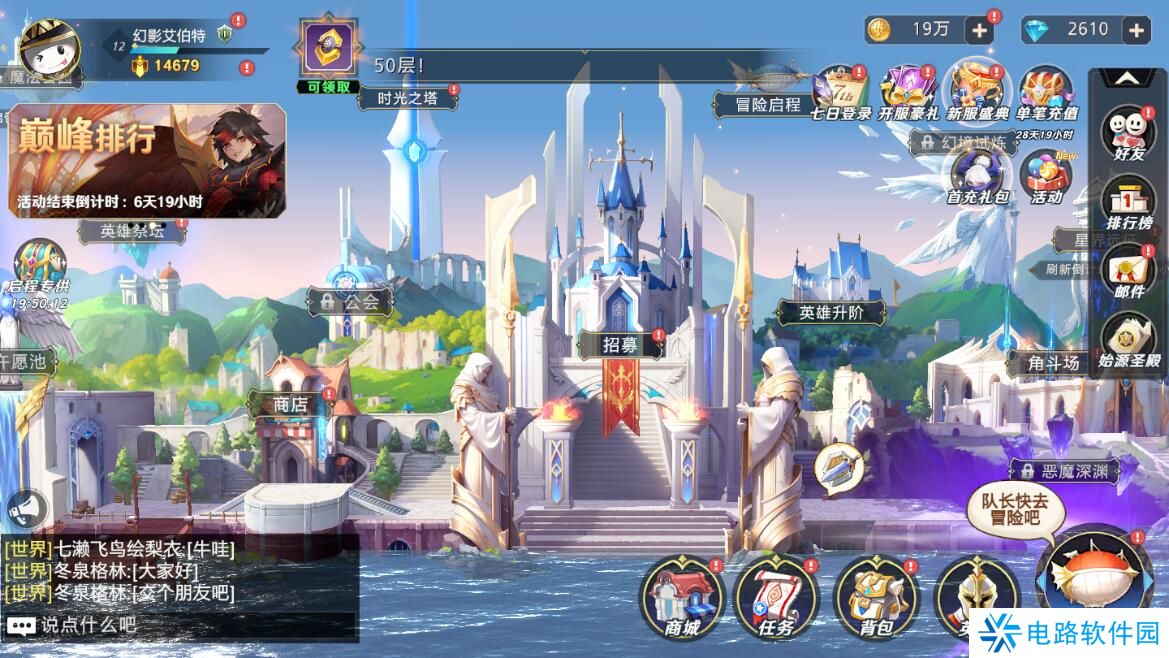The image size is (1169, 658).
Task: Enter the 时光之塔 tower
Action: click(404, 98)
